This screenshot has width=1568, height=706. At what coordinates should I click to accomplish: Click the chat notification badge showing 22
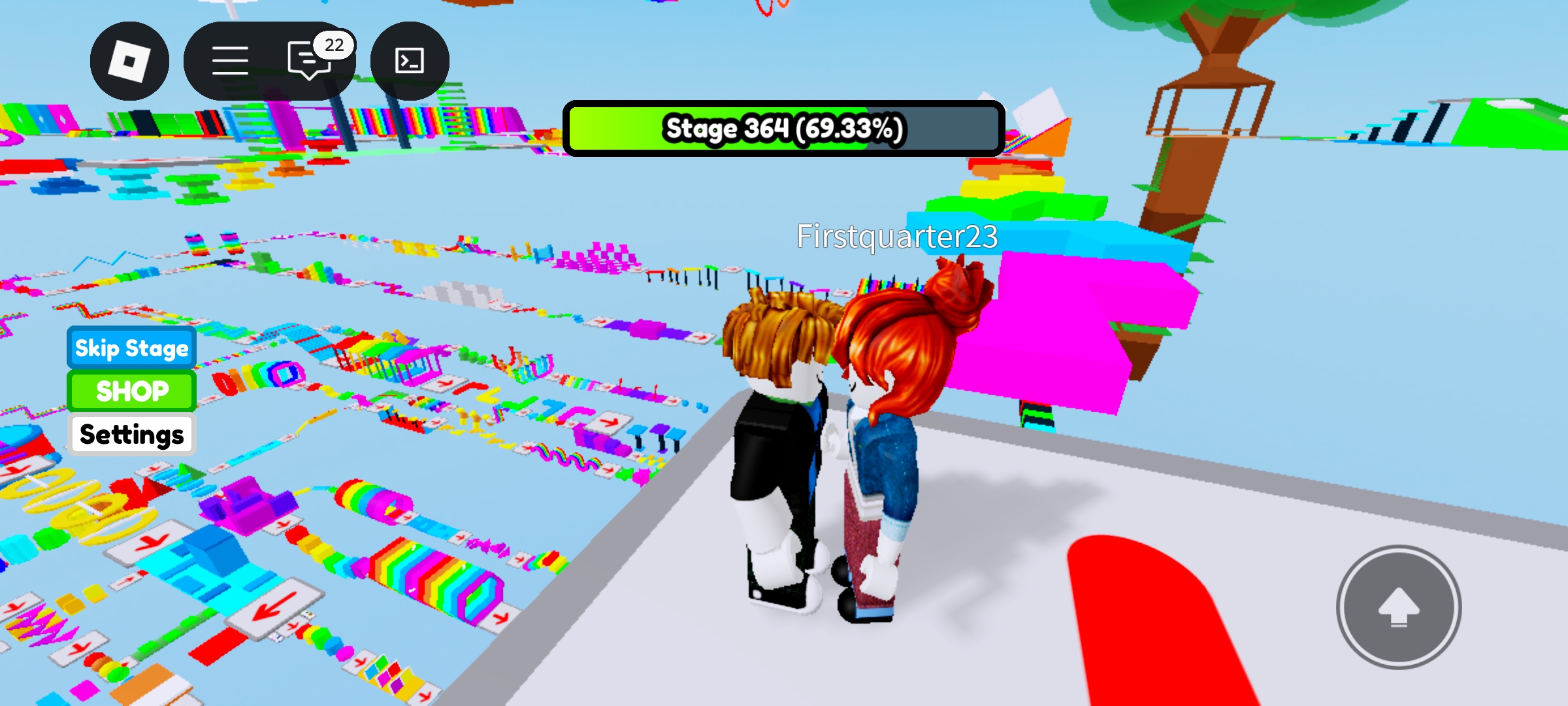click(x=335, y=46)
